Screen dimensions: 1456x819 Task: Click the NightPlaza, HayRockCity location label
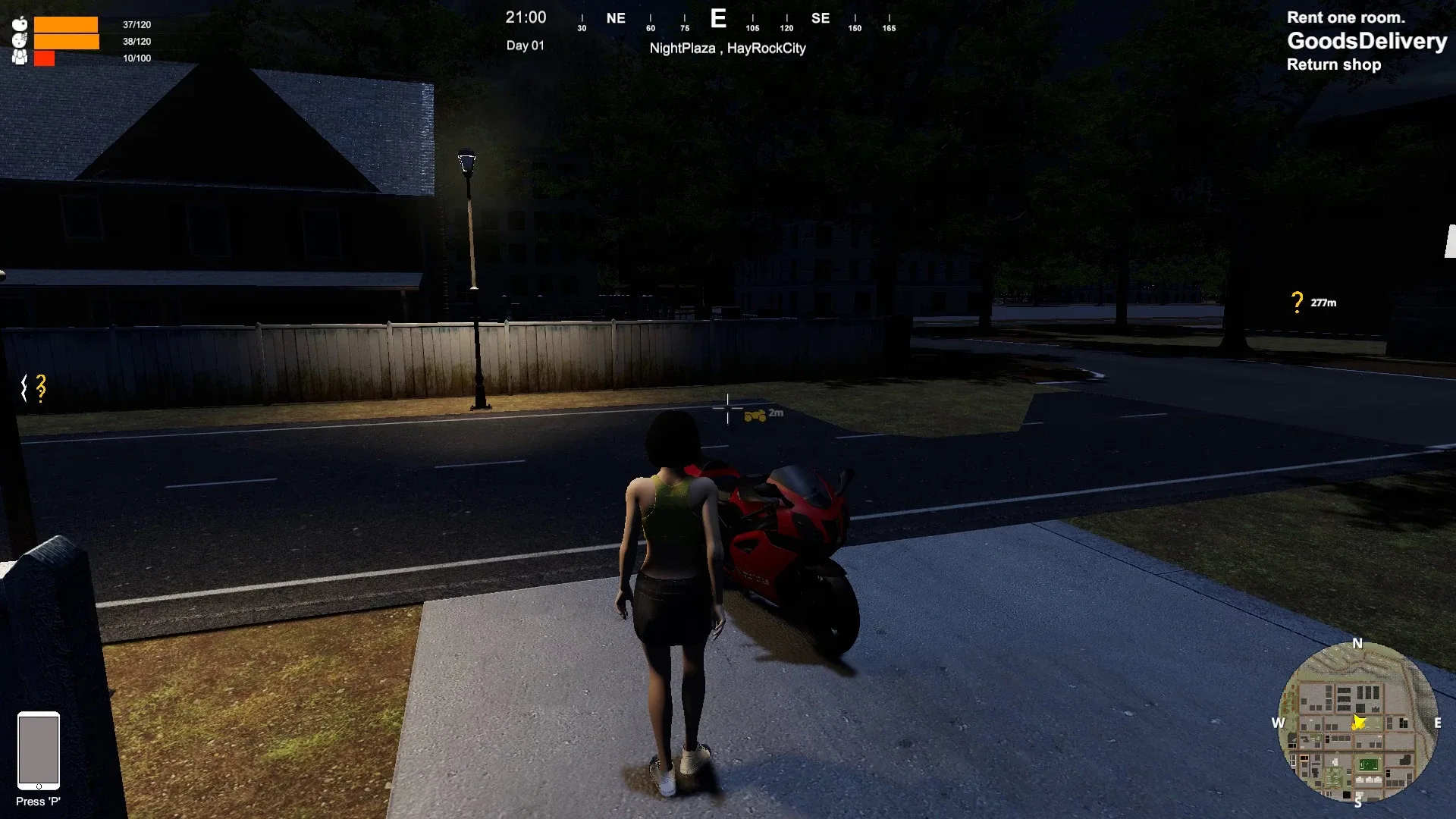click(x=728, y=49)
